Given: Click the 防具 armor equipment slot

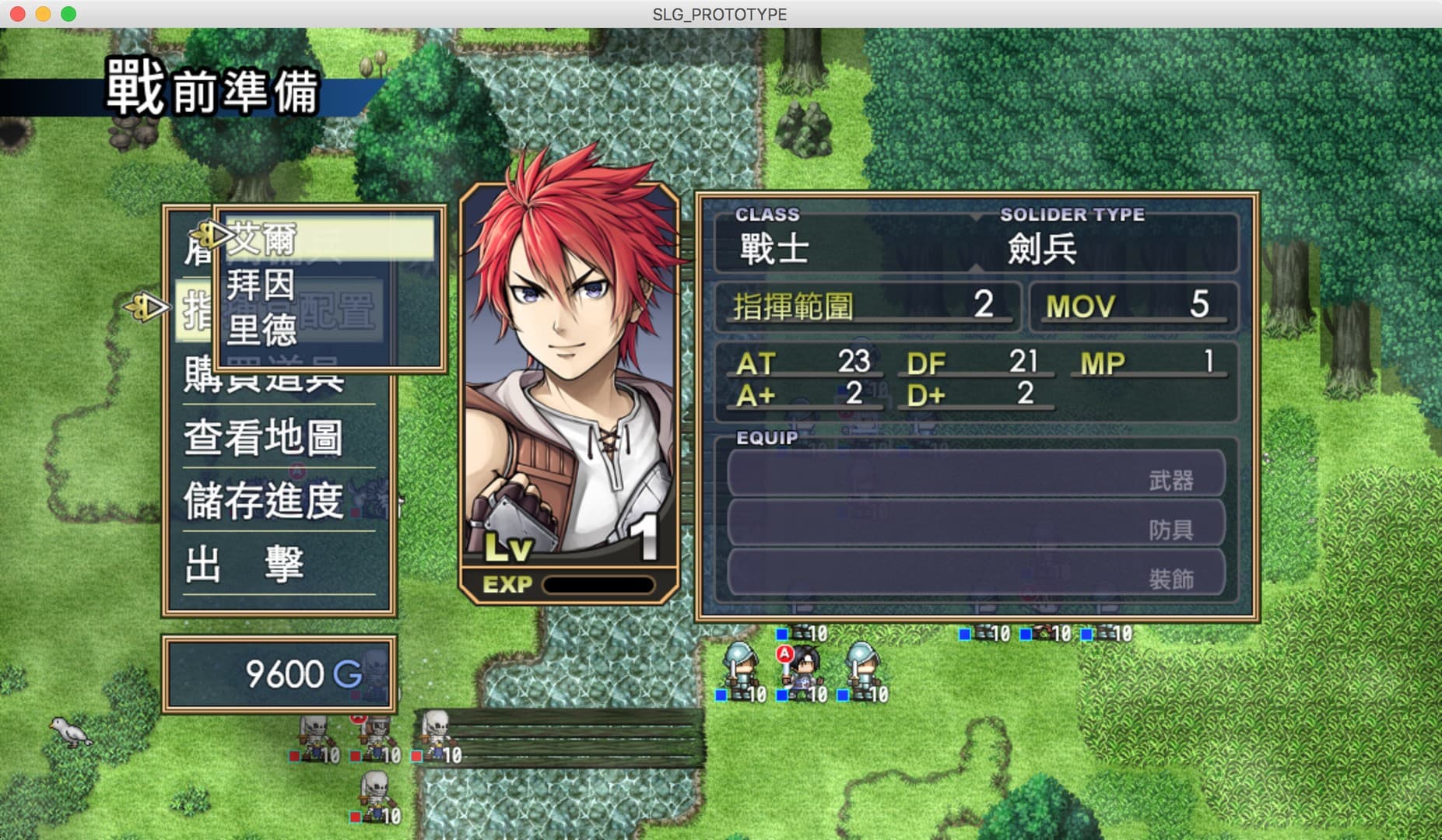Looking at the screenshot, I should pos(976,524).
